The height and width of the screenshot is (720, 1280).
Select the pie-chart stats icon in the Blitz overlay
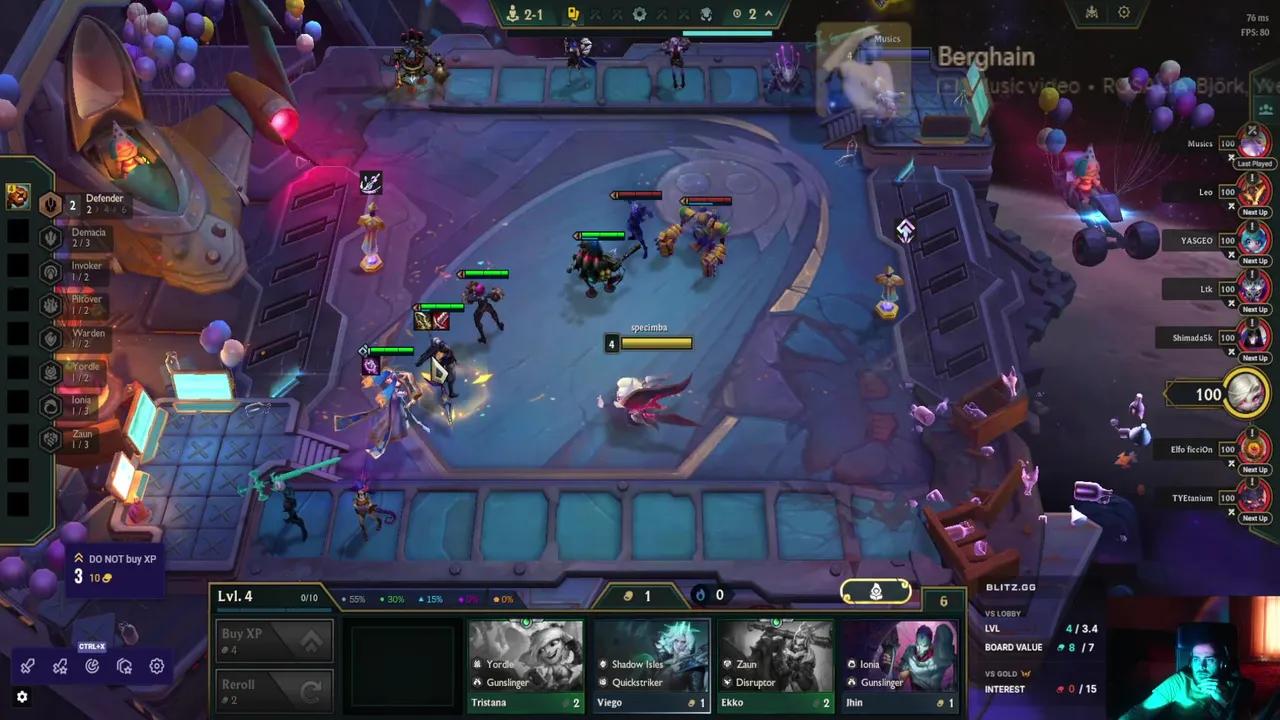point(92,666)
